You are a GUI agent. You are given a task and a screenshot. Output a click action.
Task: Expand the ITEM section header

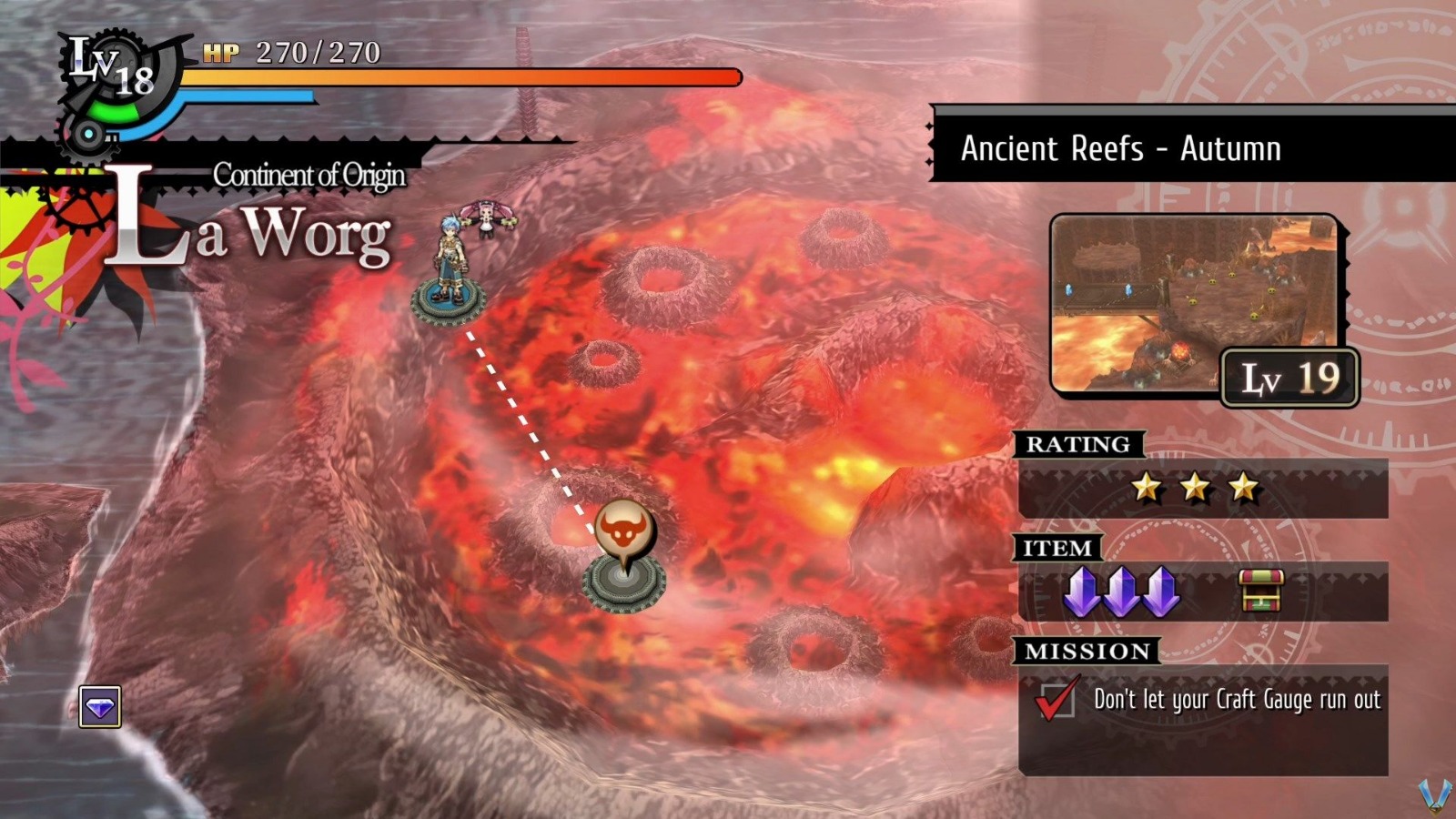click(x=1059, y=548)
